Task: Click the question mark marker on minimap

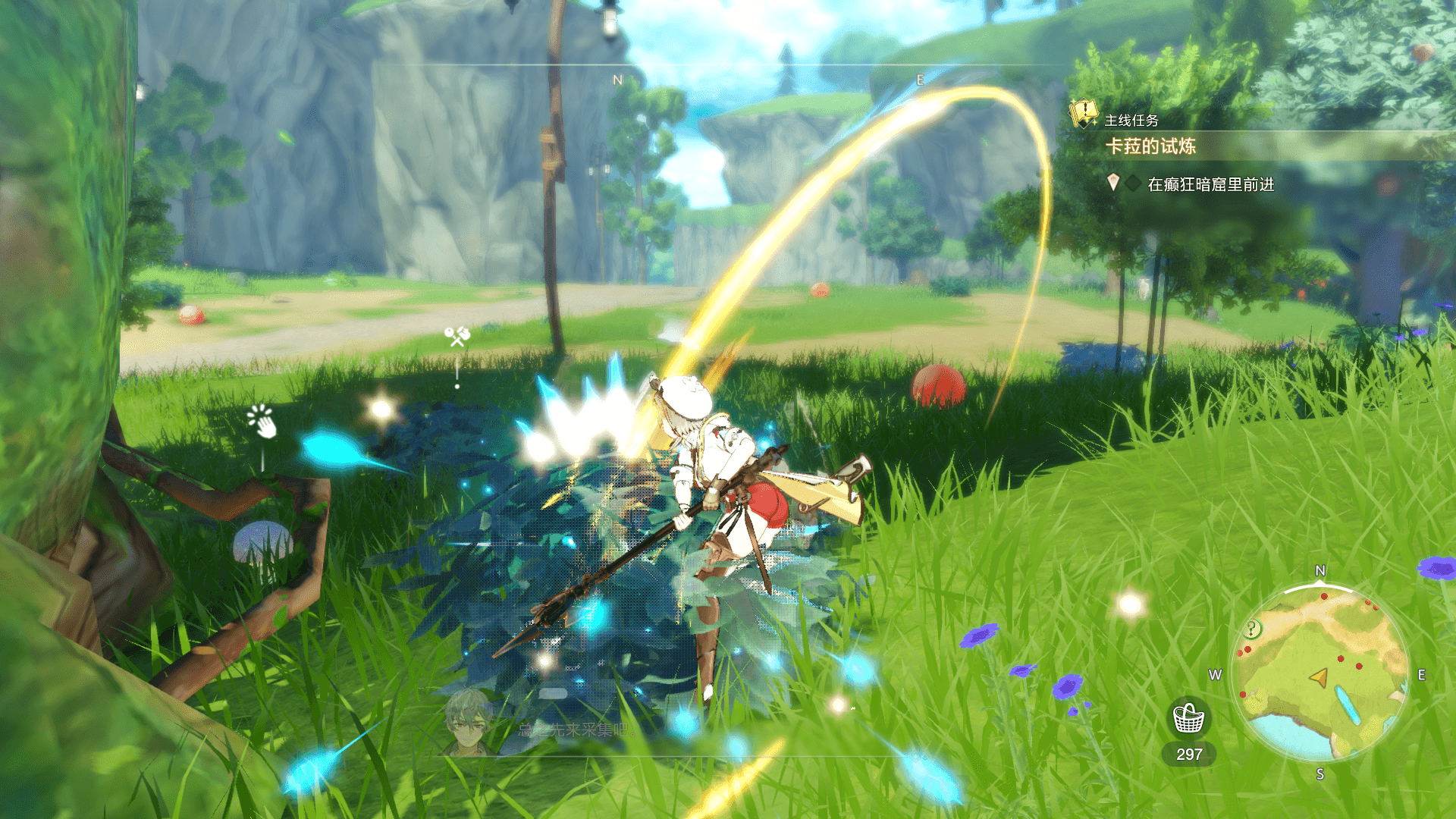Action: coord(1252,629)
